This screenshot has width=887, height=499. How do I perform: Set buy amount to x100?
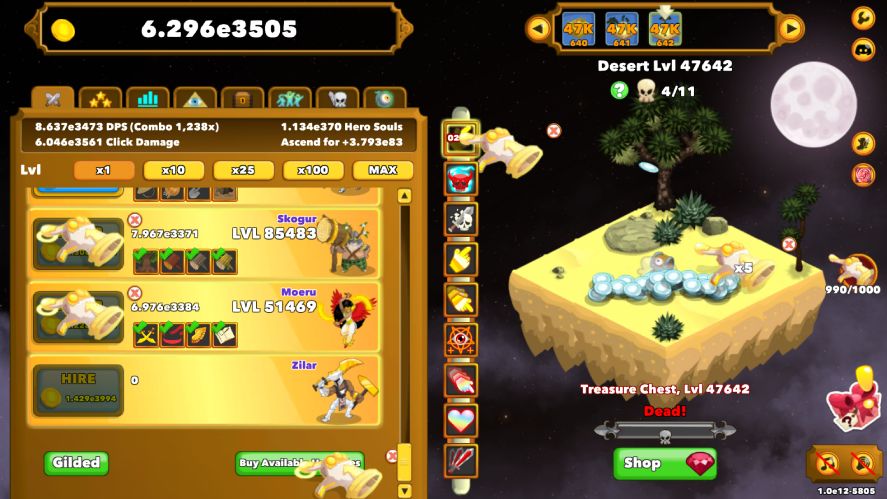point(313,170)
